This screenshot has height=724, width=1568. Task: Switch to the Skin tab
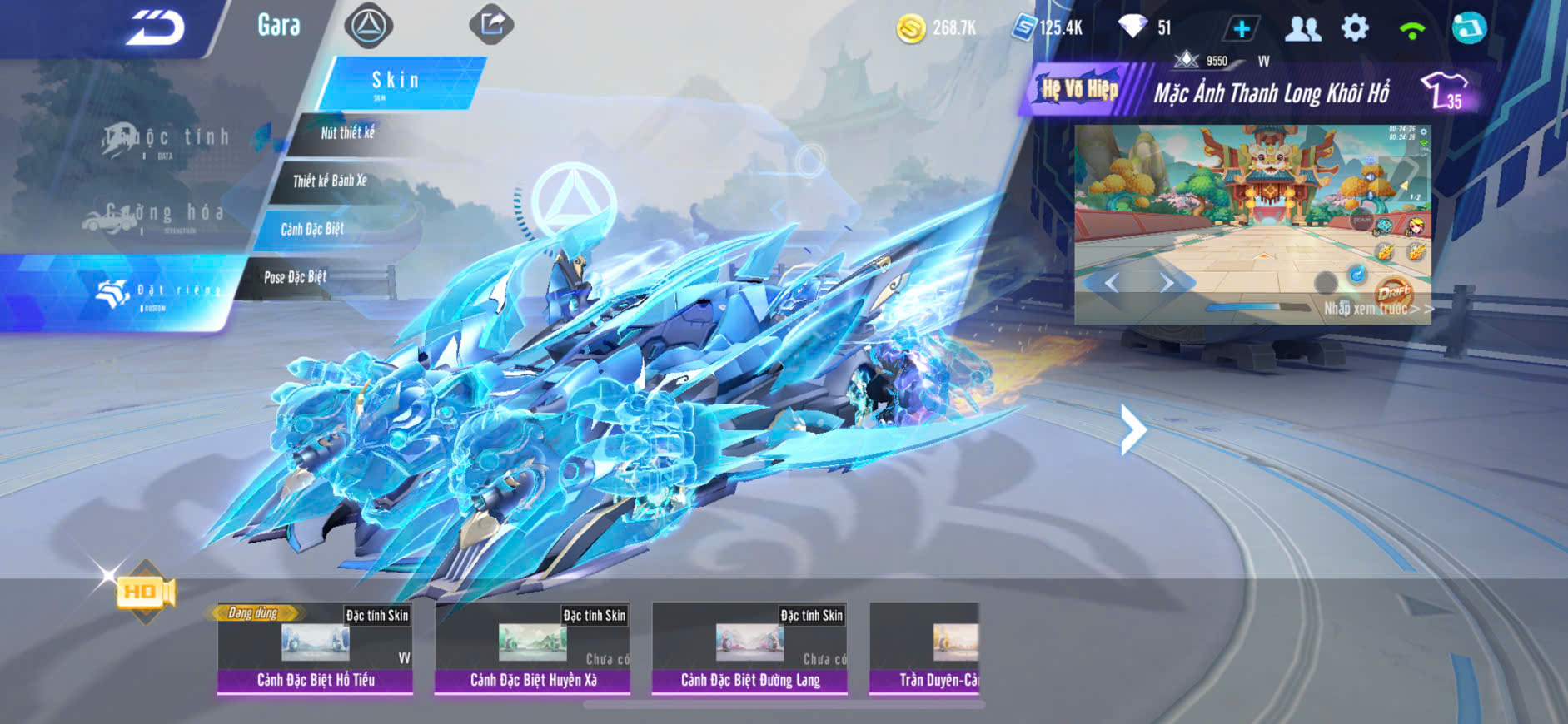(398, 82)
